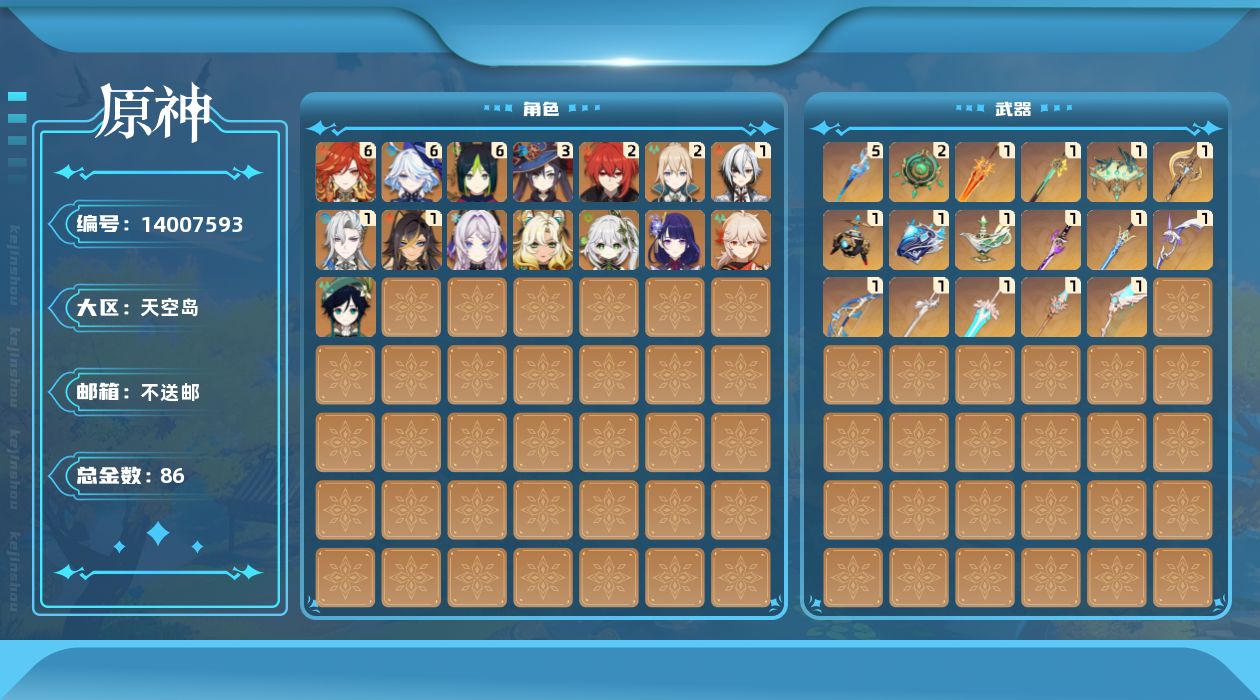This screenshot has height=700, width=1260.
Task: Select the teal Skyward Pride claymore
Action: [x=985, y=307]
